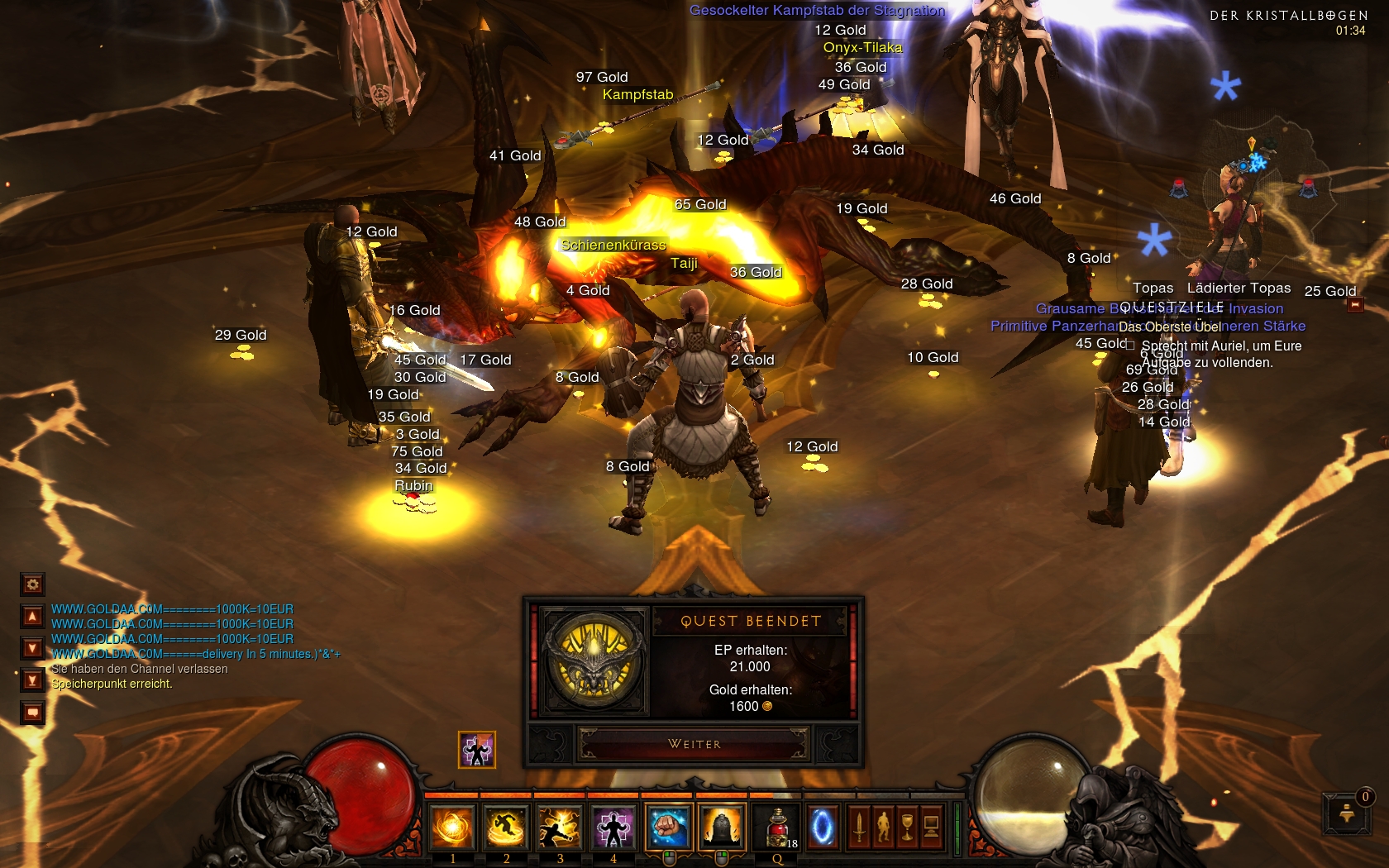The width and height of the screenshot is (1389, 868).
Task: Activate the glowing orb skill in slot 1
Action: click(452, 827)
